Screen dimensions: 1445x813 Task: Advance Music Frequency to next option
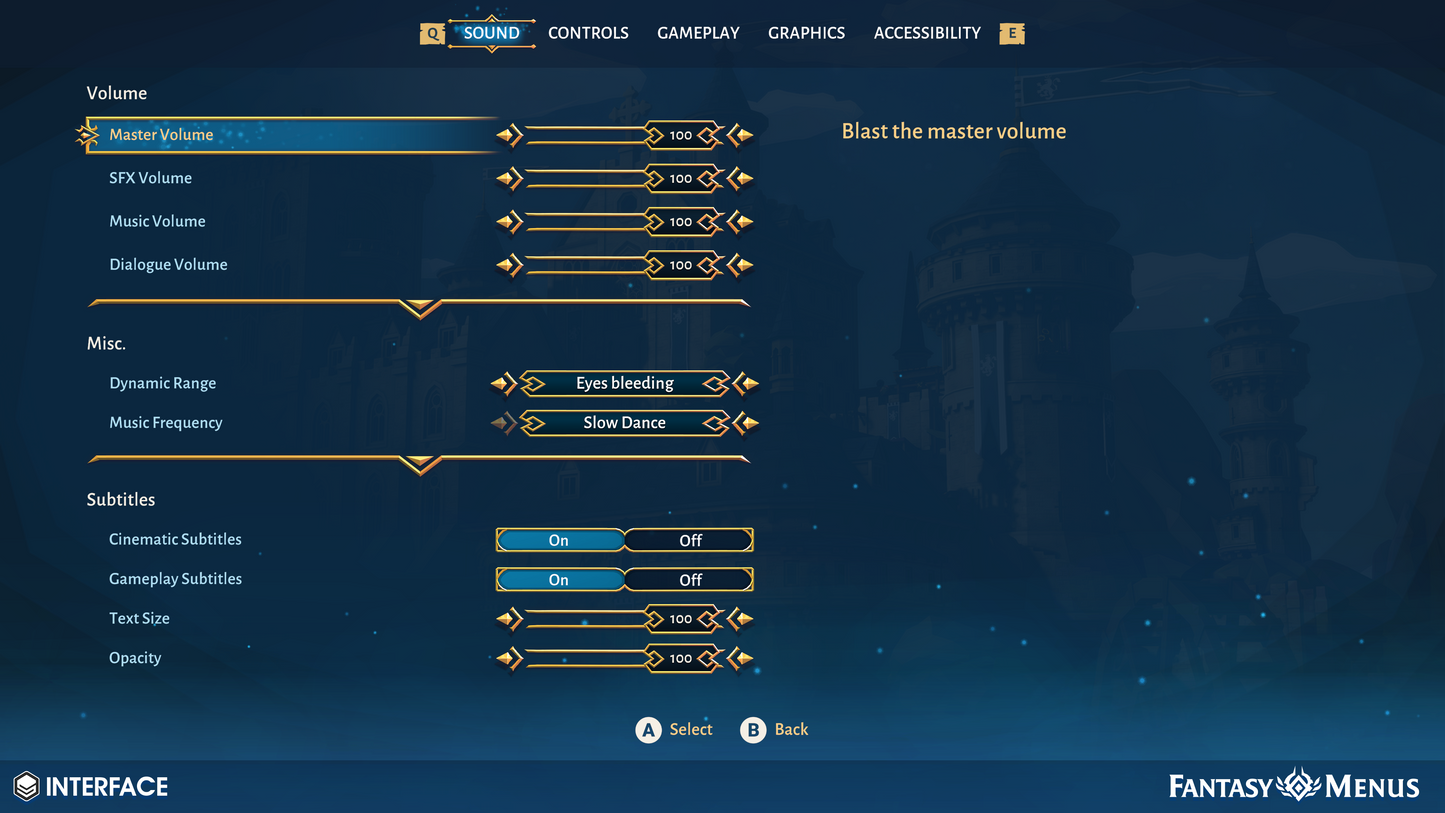tap(746, 423)
